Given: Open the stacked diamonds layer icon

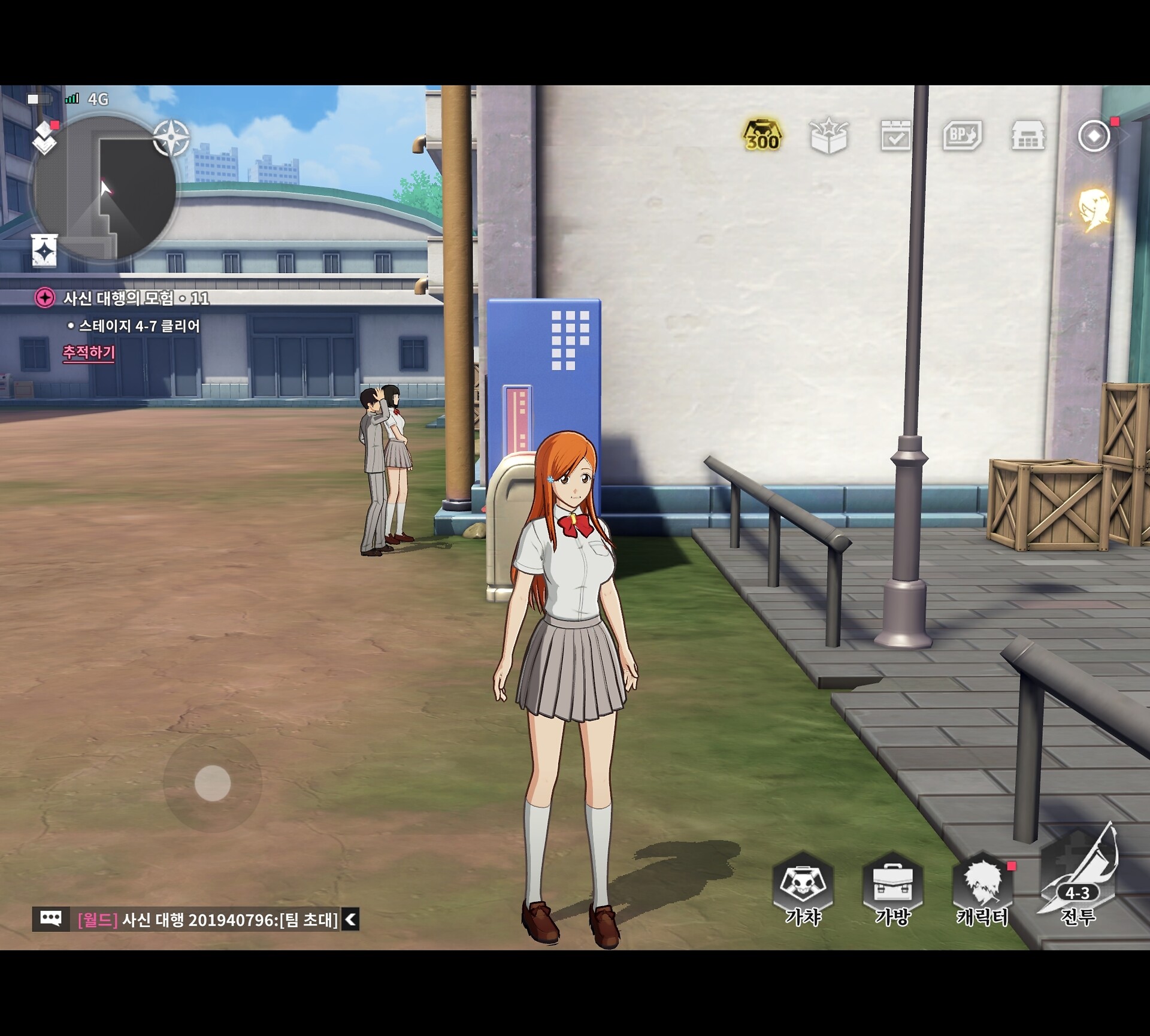Looking at the screenshot, I should point(45,138).
